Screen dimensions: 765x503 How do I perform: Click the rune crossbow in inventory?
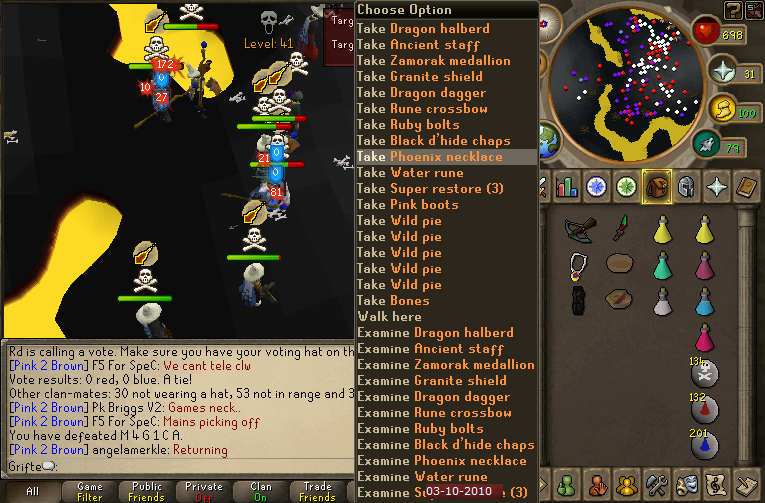tap(579, 229)
